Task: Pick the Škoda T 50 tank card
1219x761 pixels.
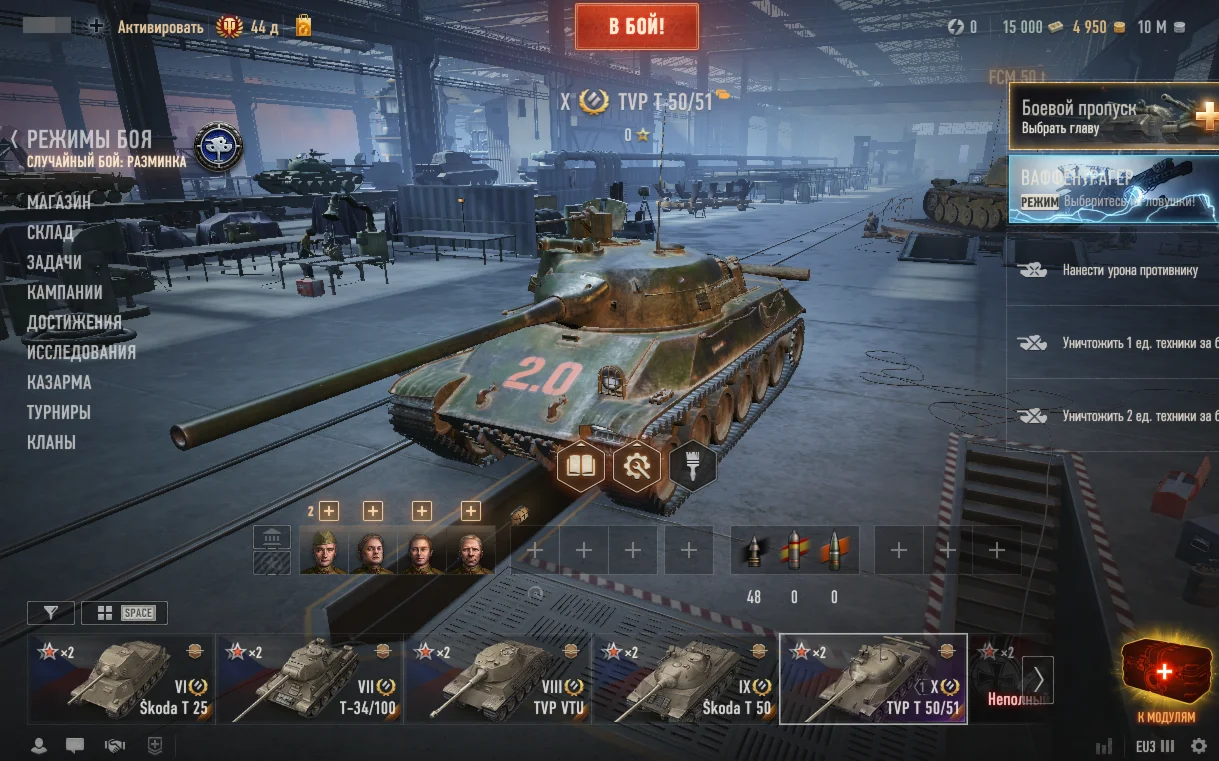Action: (x=685, y=679)
